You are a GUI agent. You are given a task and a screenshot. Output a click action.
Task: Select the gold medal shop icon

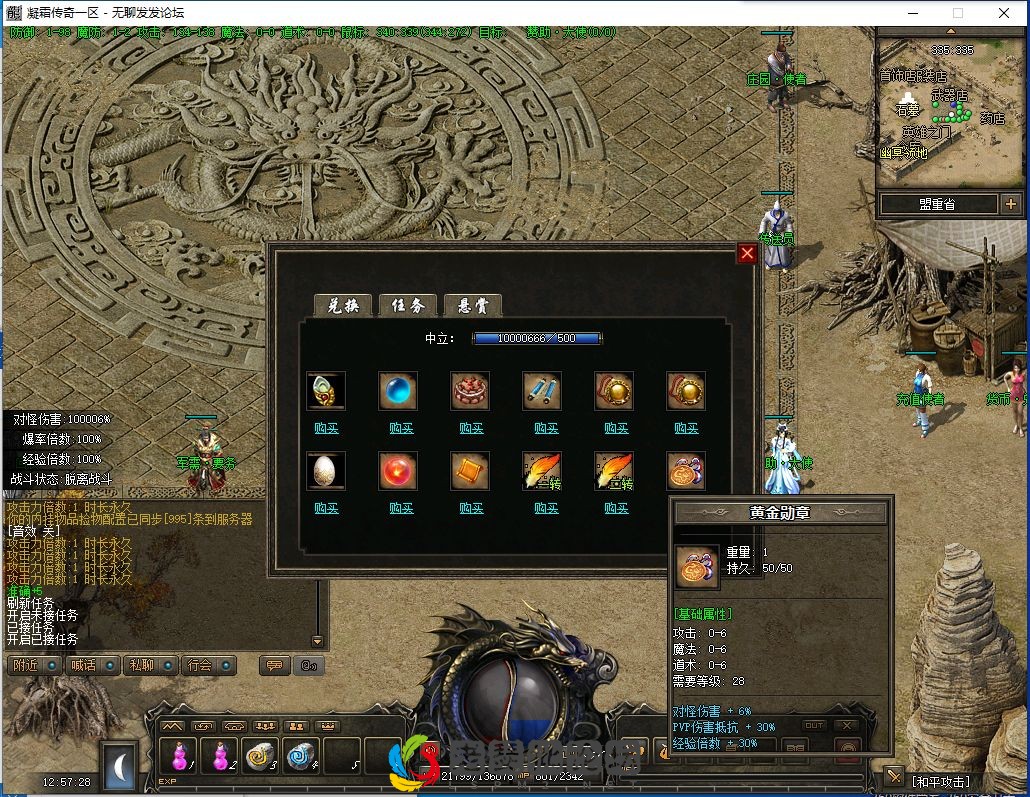click(x=686, y=471)
